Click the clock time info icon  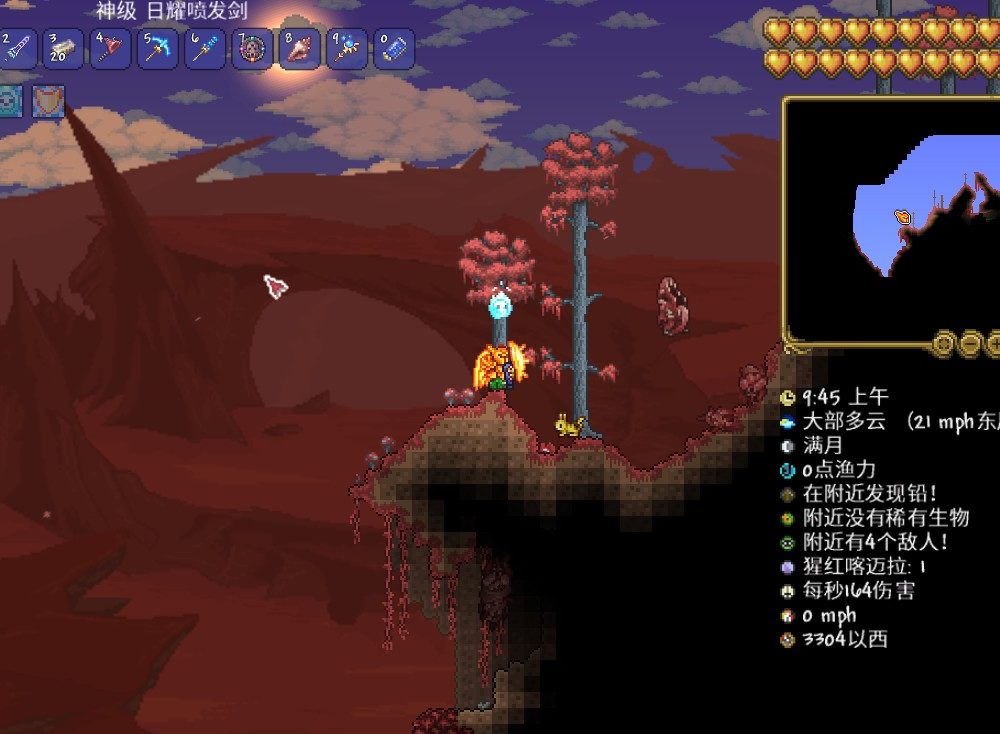pos(788,398)
